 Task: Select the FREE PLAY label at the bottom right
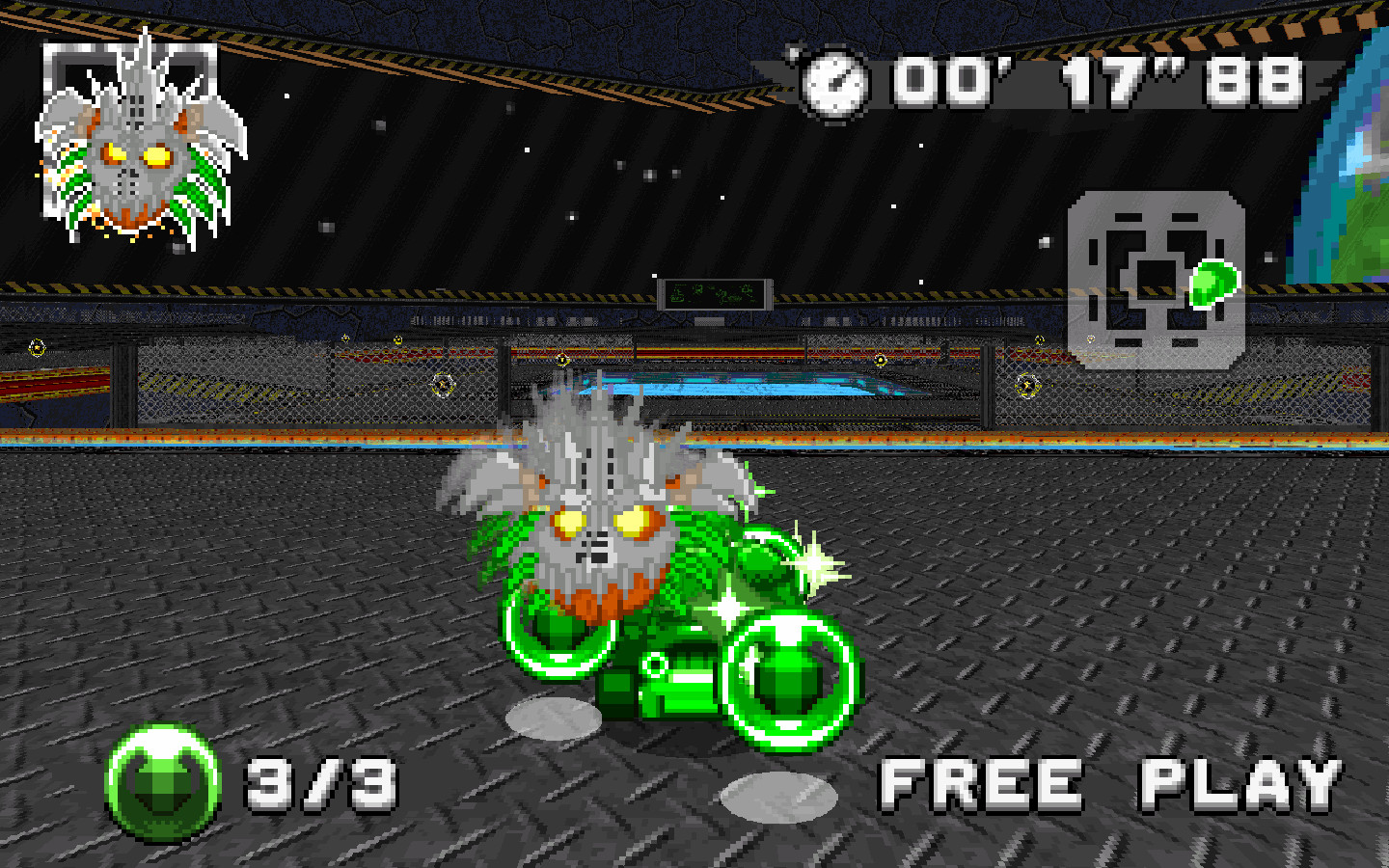(x=1109, y=783)
